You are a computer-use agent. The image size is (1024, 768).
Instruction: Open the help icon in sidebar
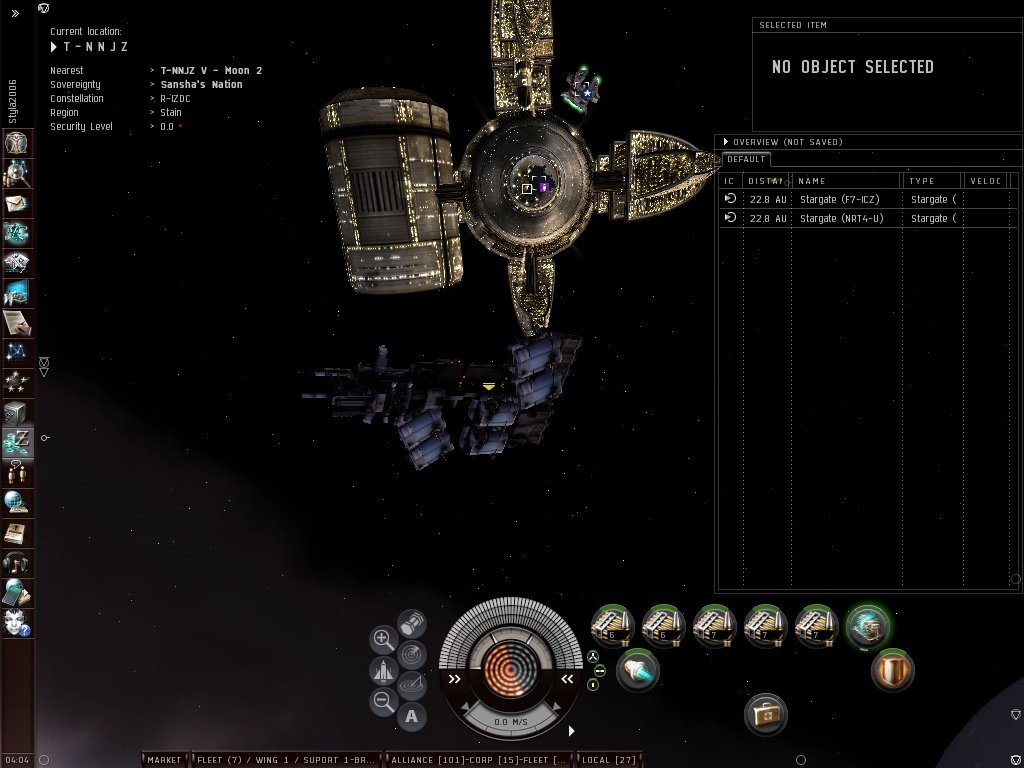point(17,623)
